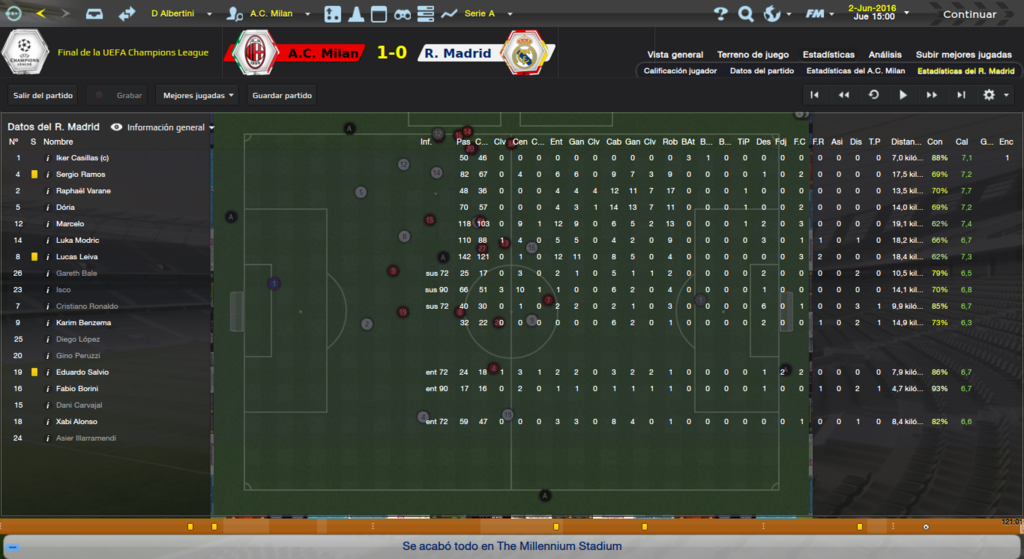The width and height of the screenshot is (1024, 559).
Task: Play the match highlight
Action: [x=903, y=95]
